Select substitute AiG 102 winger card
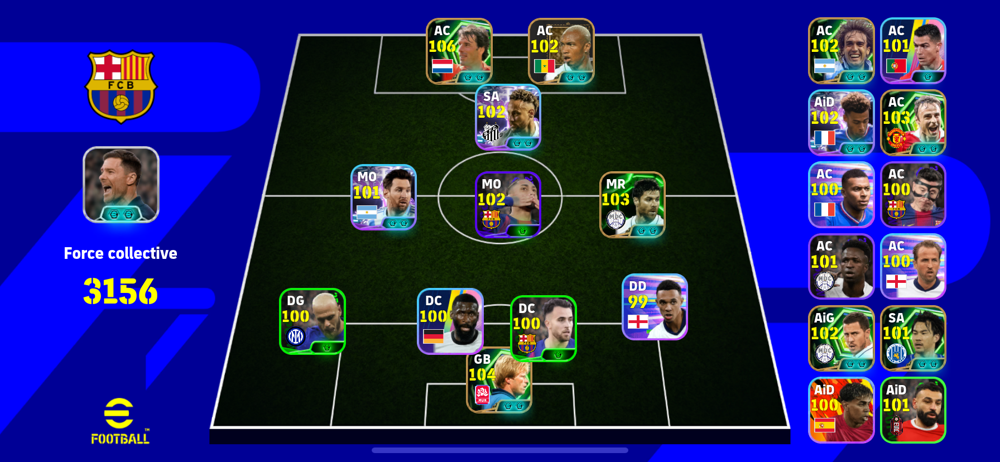1000x462 pixels. click(841, 338)
